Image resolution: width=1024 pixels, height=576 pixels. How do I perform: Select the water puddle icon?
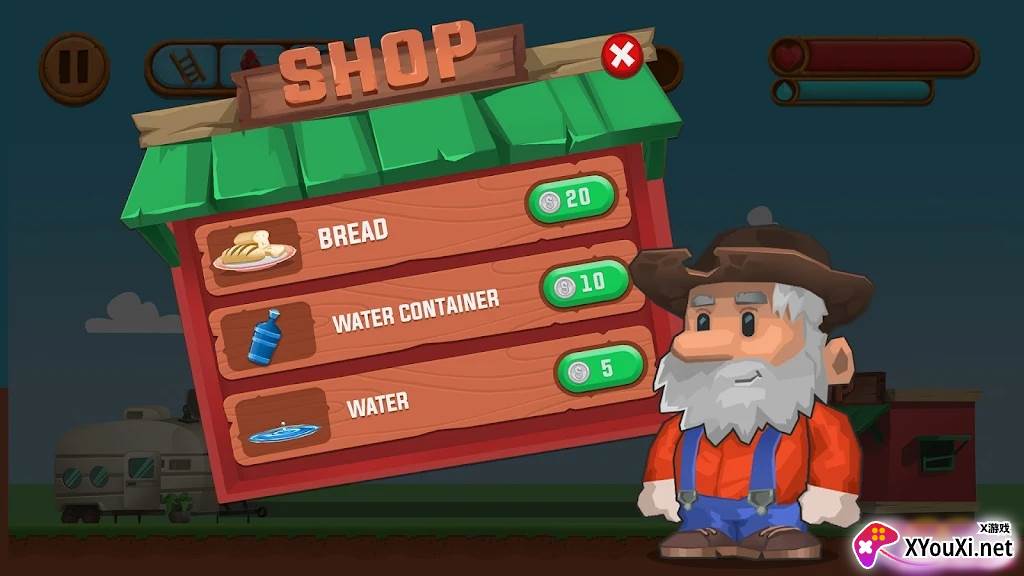pos(282,431)
